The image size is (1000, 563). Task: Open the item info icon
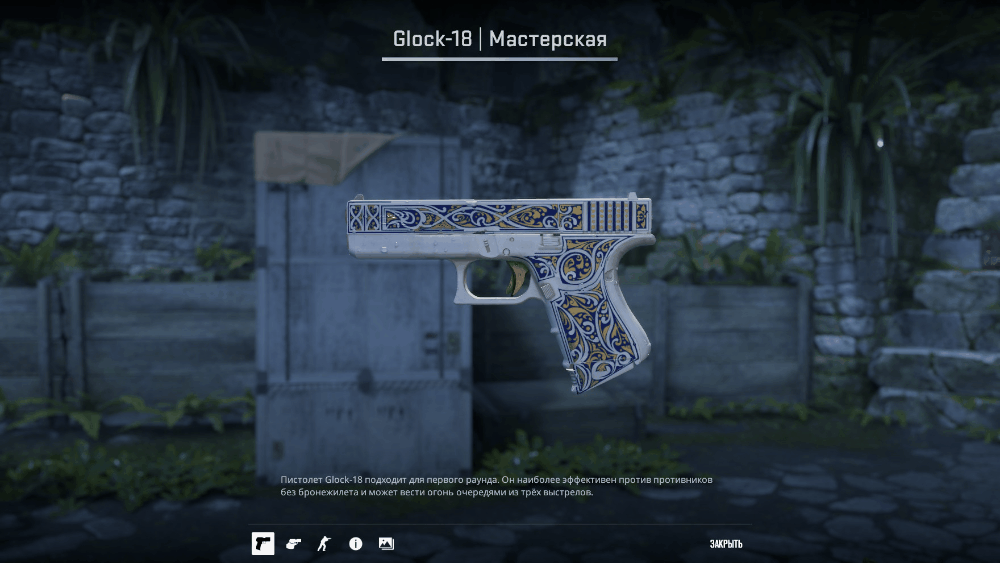(355, 544)
